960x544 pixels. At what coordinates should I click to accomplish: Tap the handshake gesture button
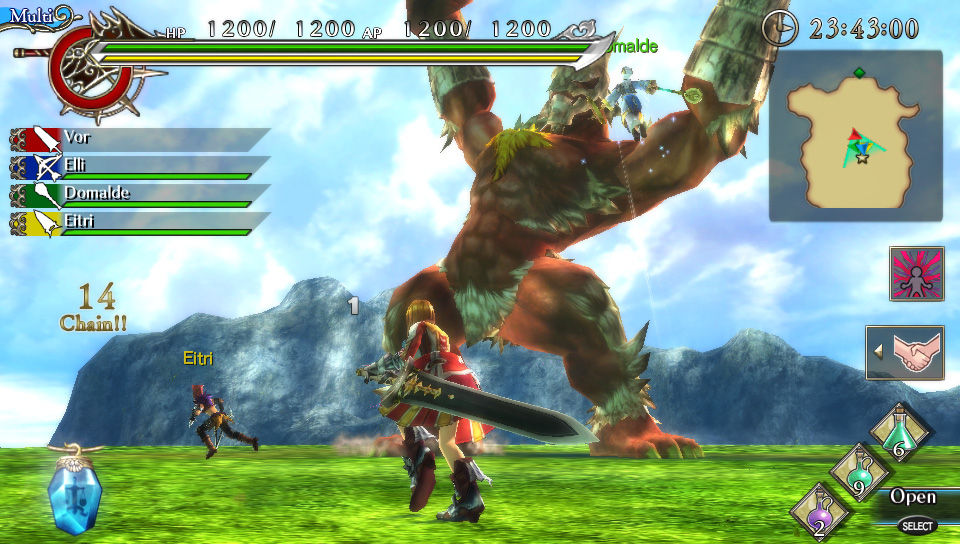[906, 352]
